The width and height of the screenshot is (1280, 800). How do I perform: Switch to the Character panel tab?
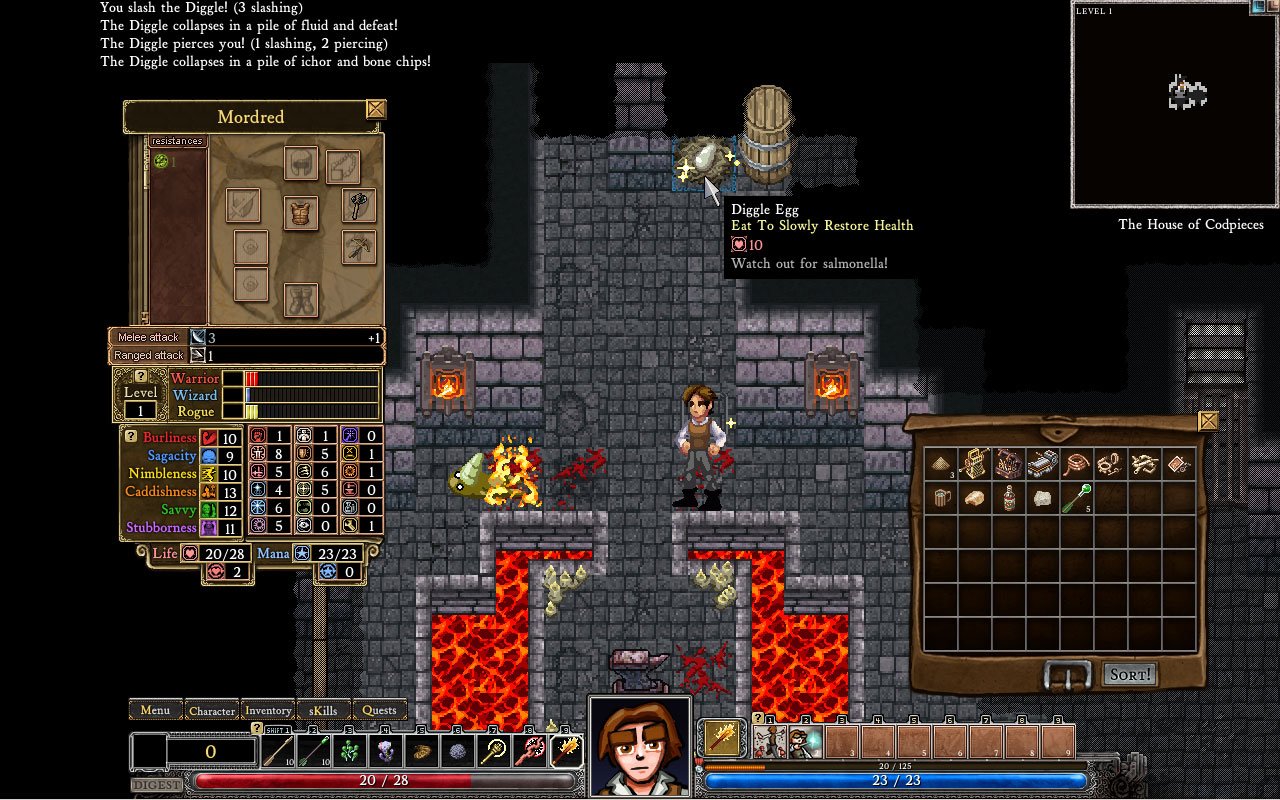[212, 710]
